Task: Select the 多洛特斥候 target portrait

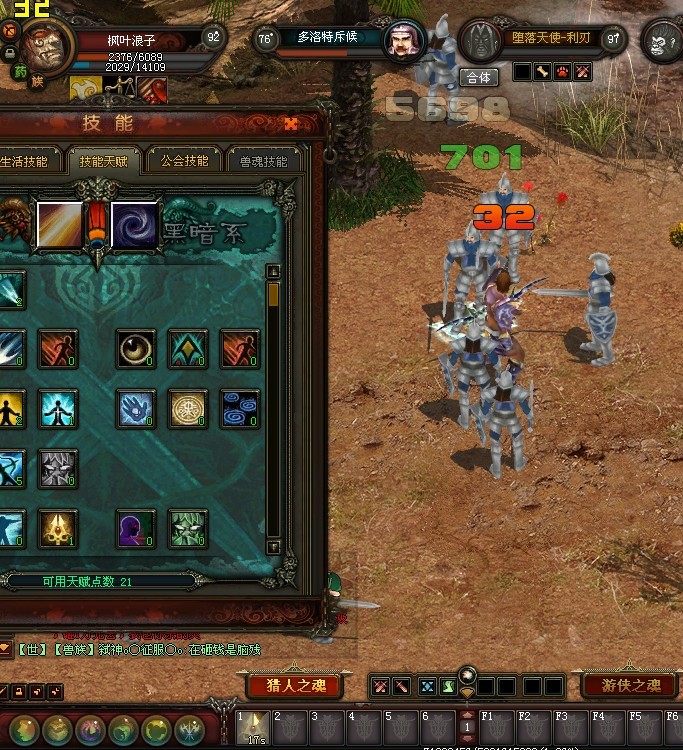Action: [404, 41]
